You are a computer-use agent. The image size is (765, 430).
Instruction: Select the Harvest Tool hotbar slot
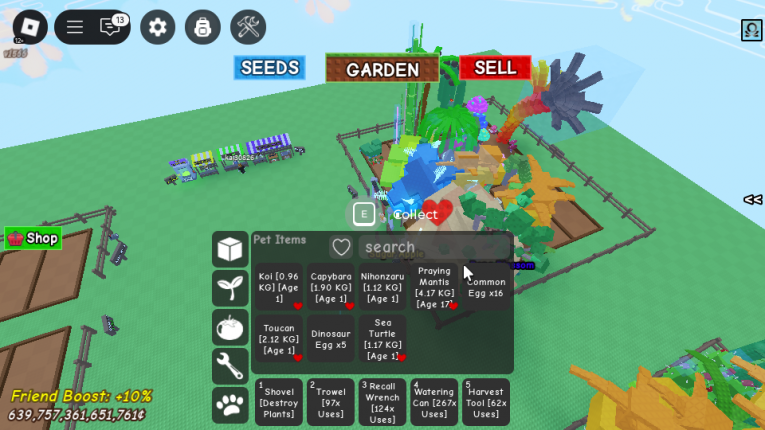tap(486, 402)
